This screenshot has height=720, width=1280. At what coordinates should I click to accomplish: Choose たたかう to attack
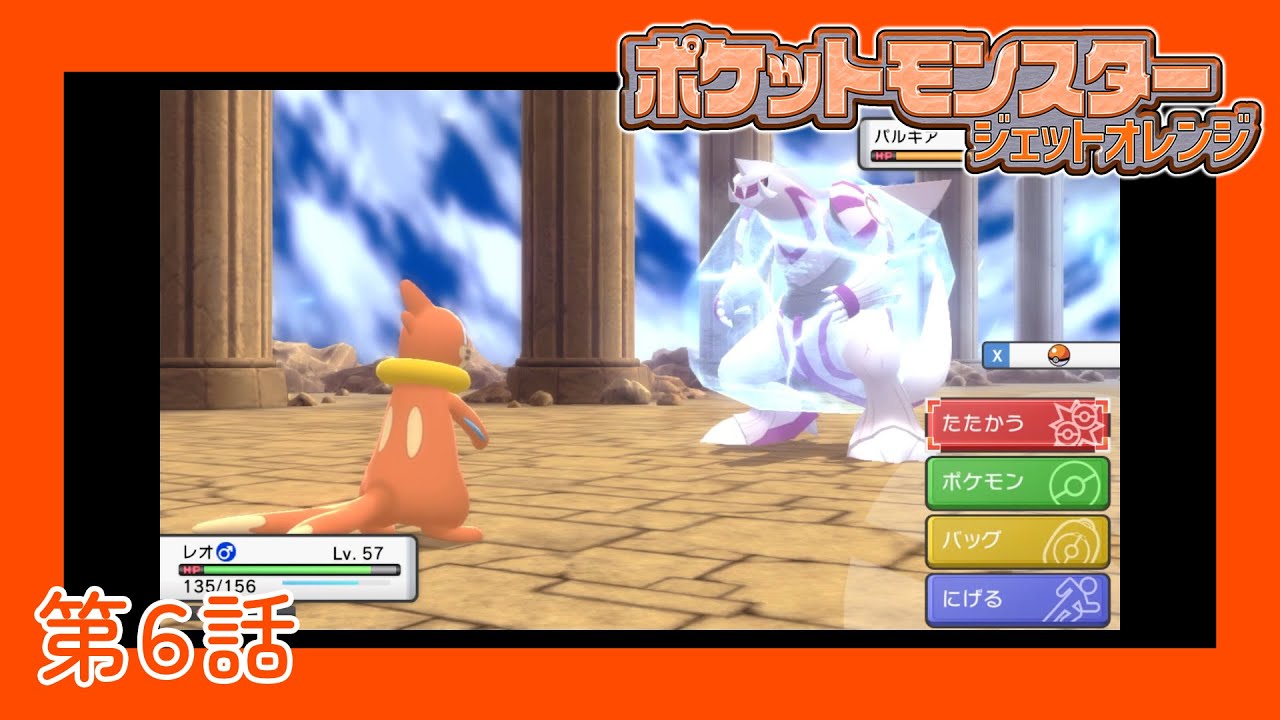[x=985, y=421]
